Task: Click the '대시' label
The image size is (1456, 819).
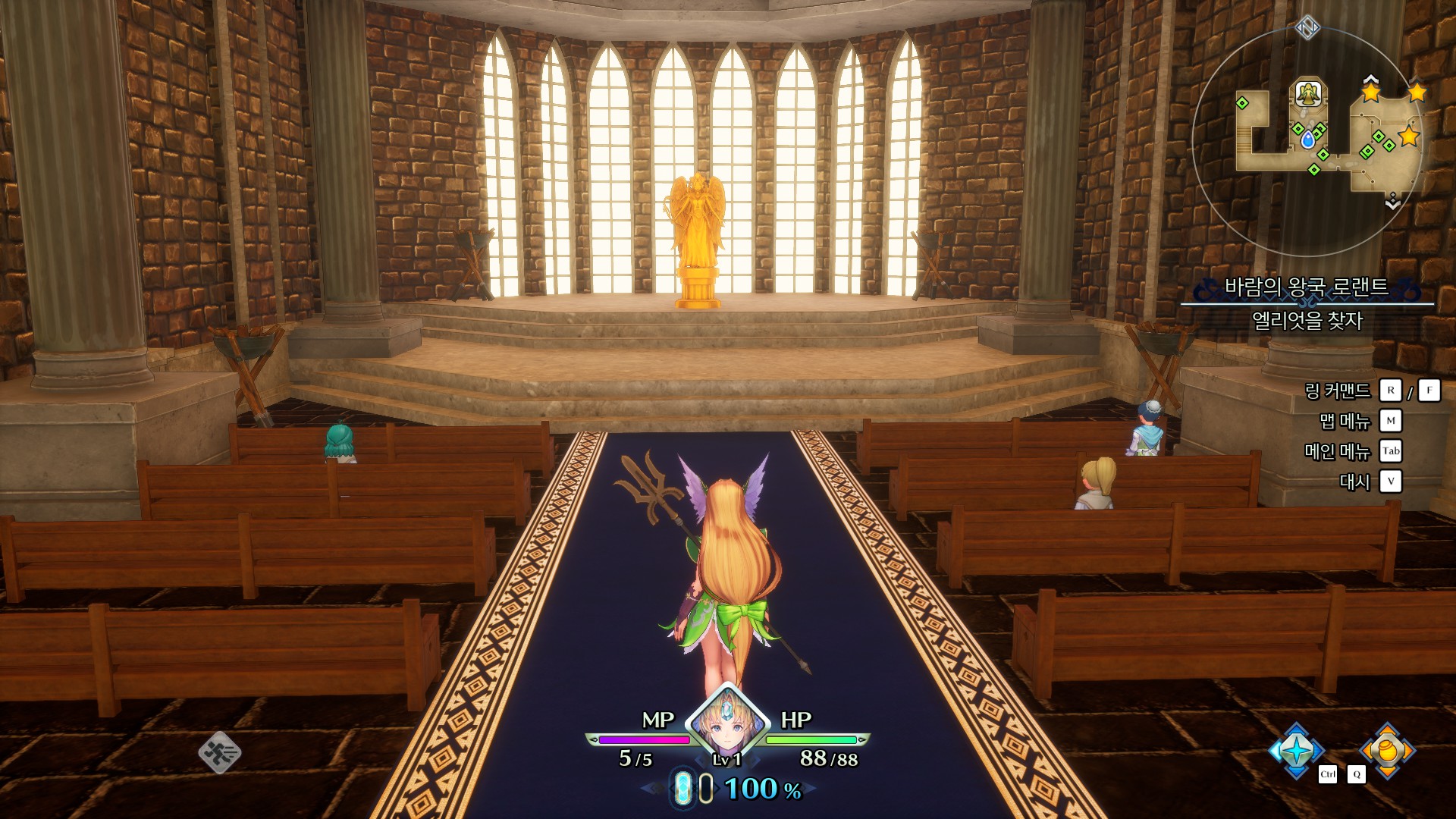Action: click(x=1354, y=482)
